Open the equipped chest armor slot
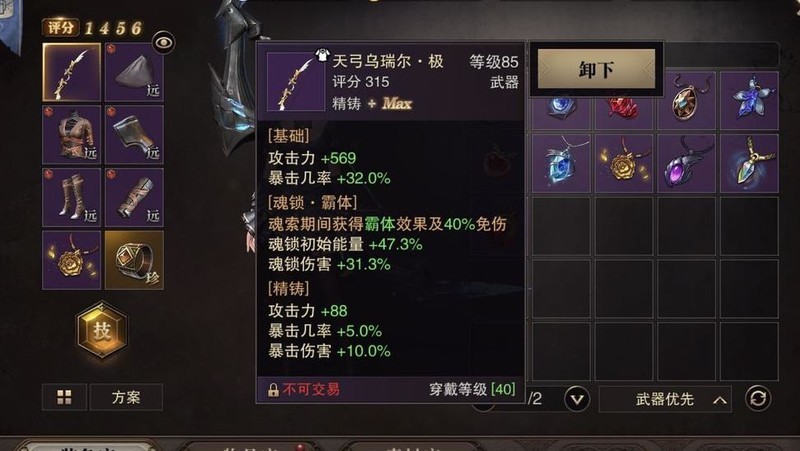 71,135
